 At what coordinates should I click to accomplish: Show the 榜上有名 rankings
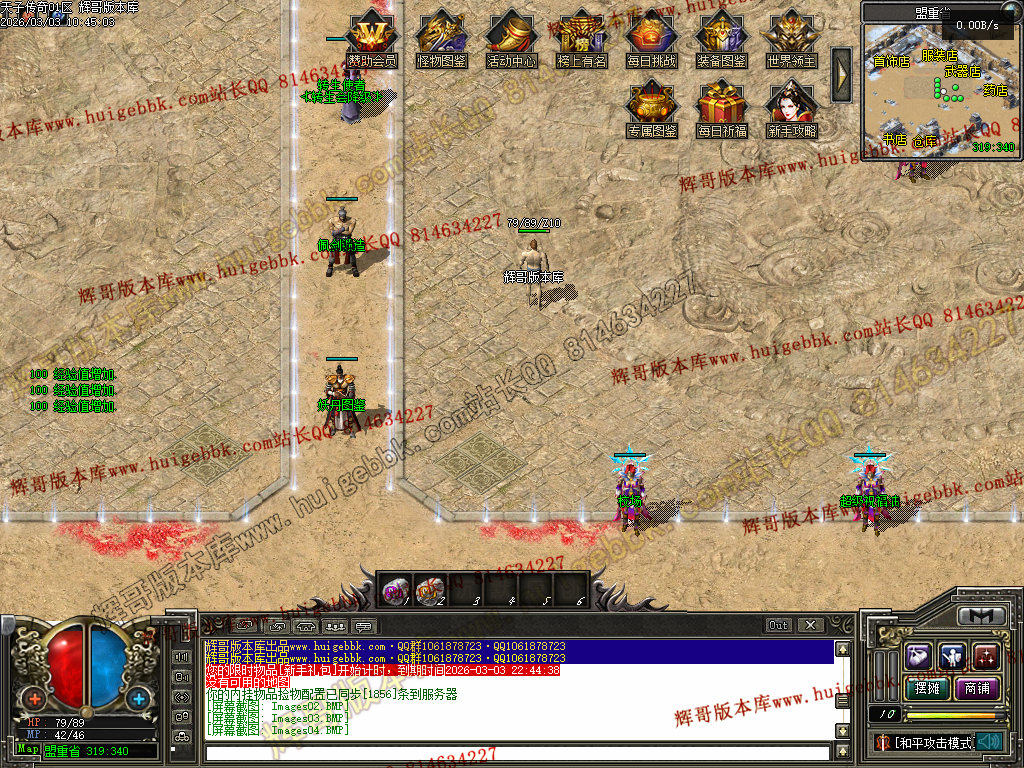tap(581, 35)
